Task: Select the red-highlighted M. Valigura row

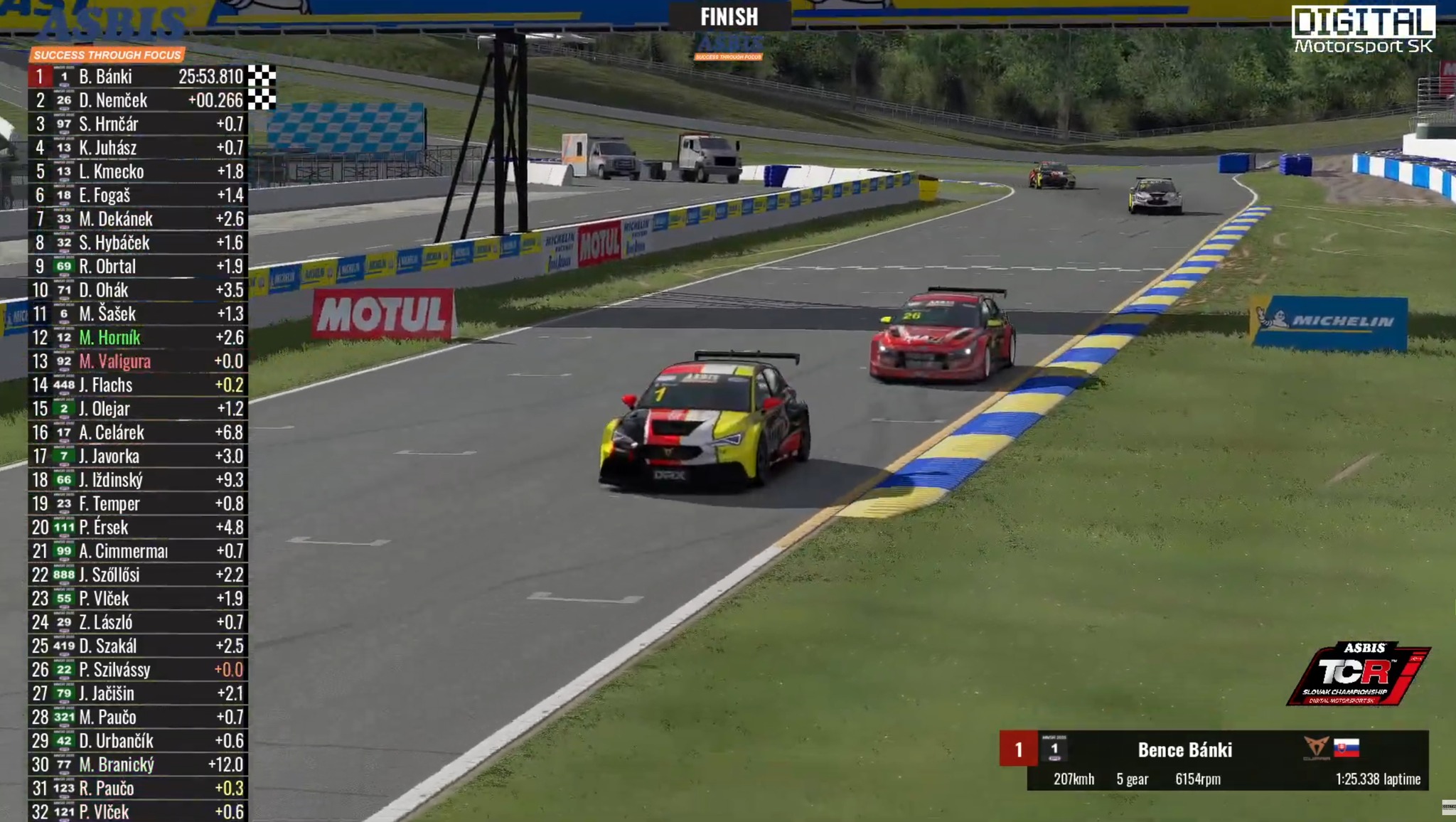Action: point(115,361)
